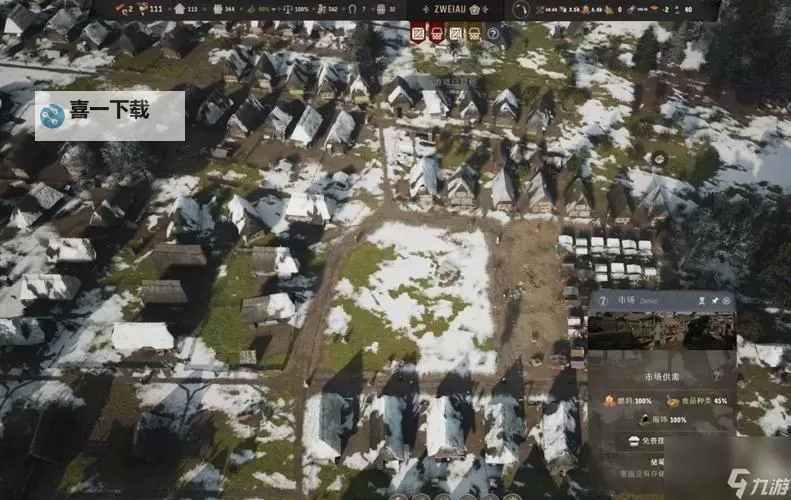Toggle the red banner with basket icon
This screenshot has width=791, height=500.
click(437, 33)
